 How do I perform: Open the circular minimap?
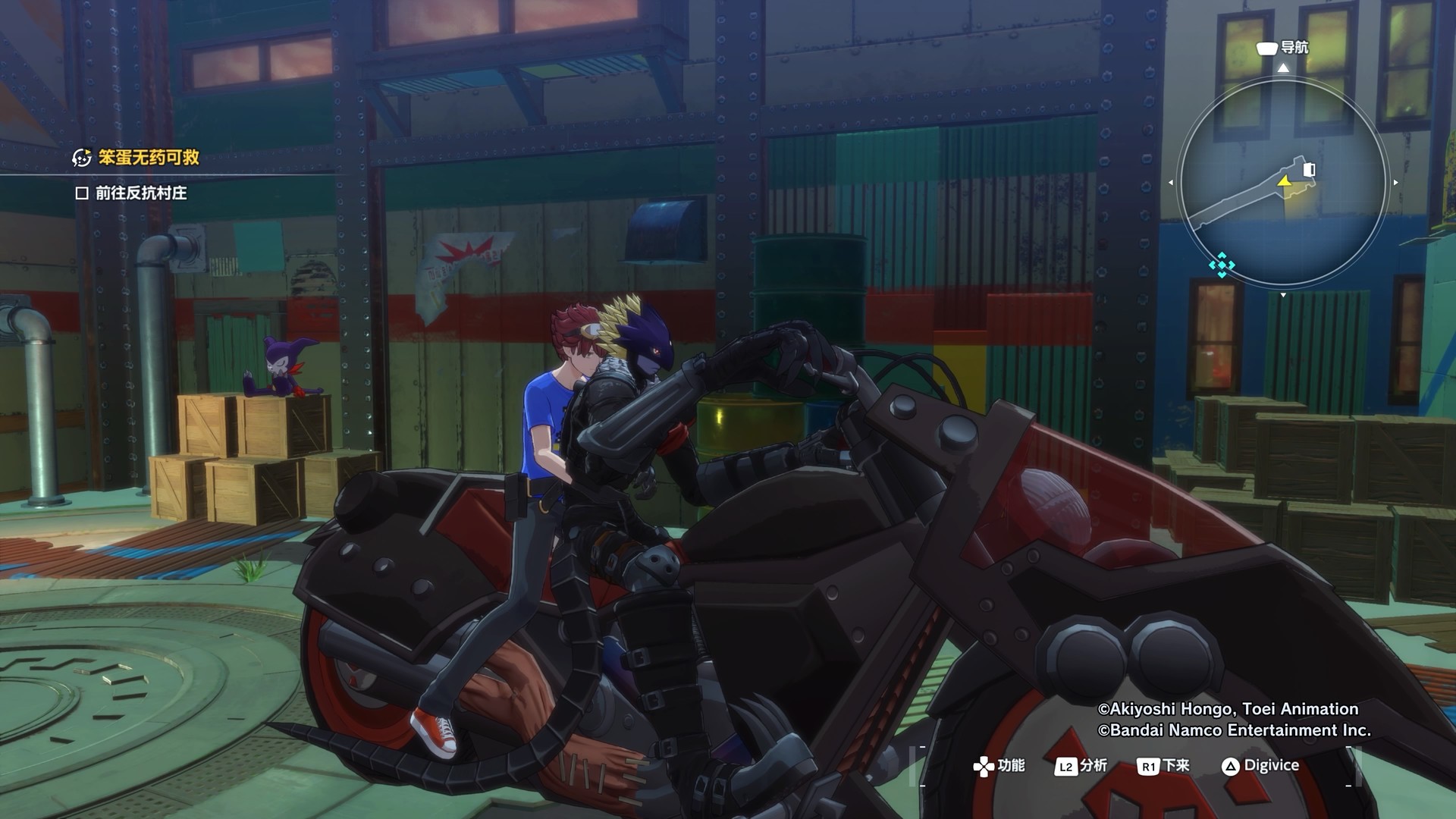pyautogui.click(x=1282, y=182)
